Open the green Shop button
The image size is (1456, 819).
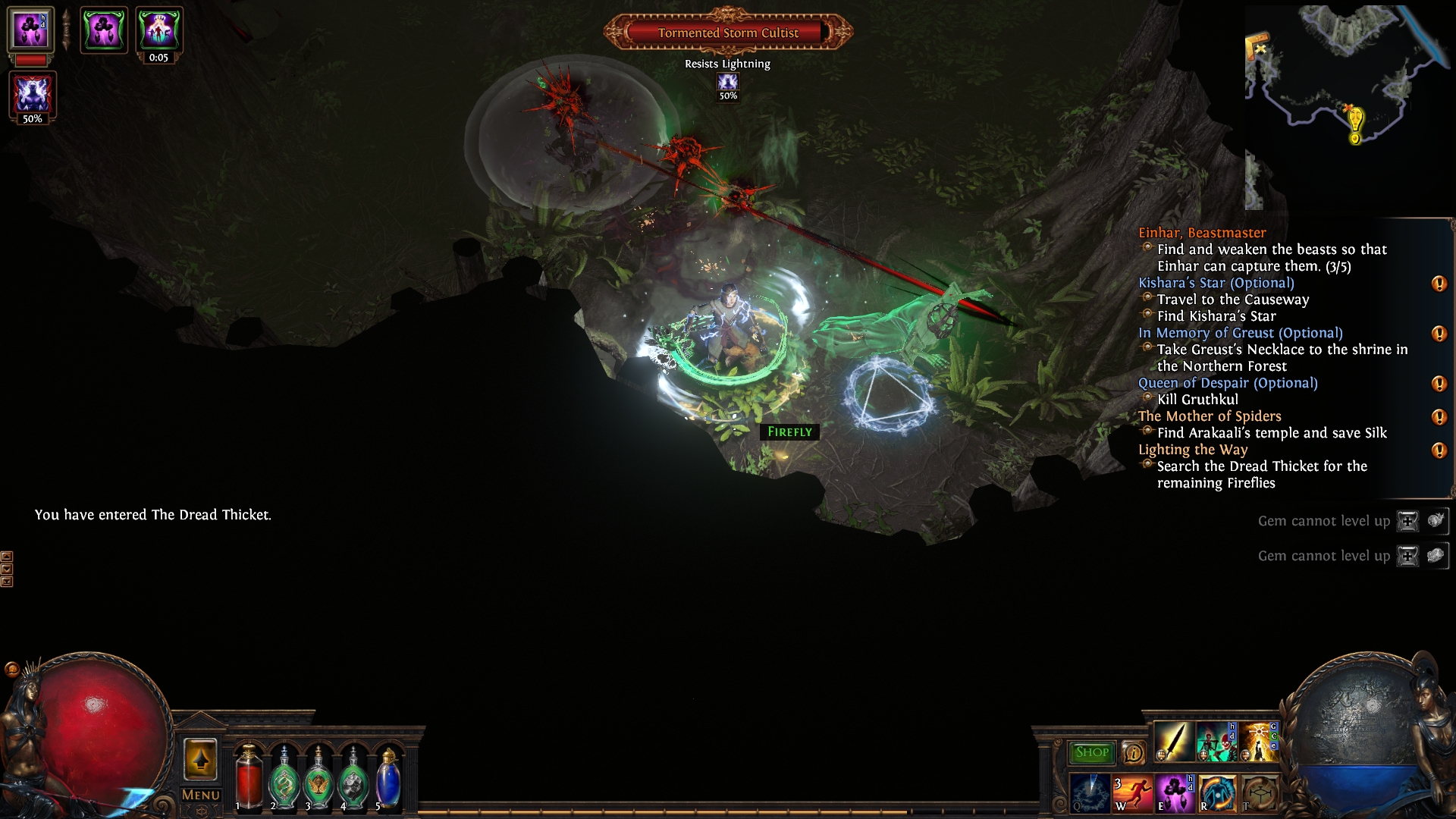coord(1091,752)
